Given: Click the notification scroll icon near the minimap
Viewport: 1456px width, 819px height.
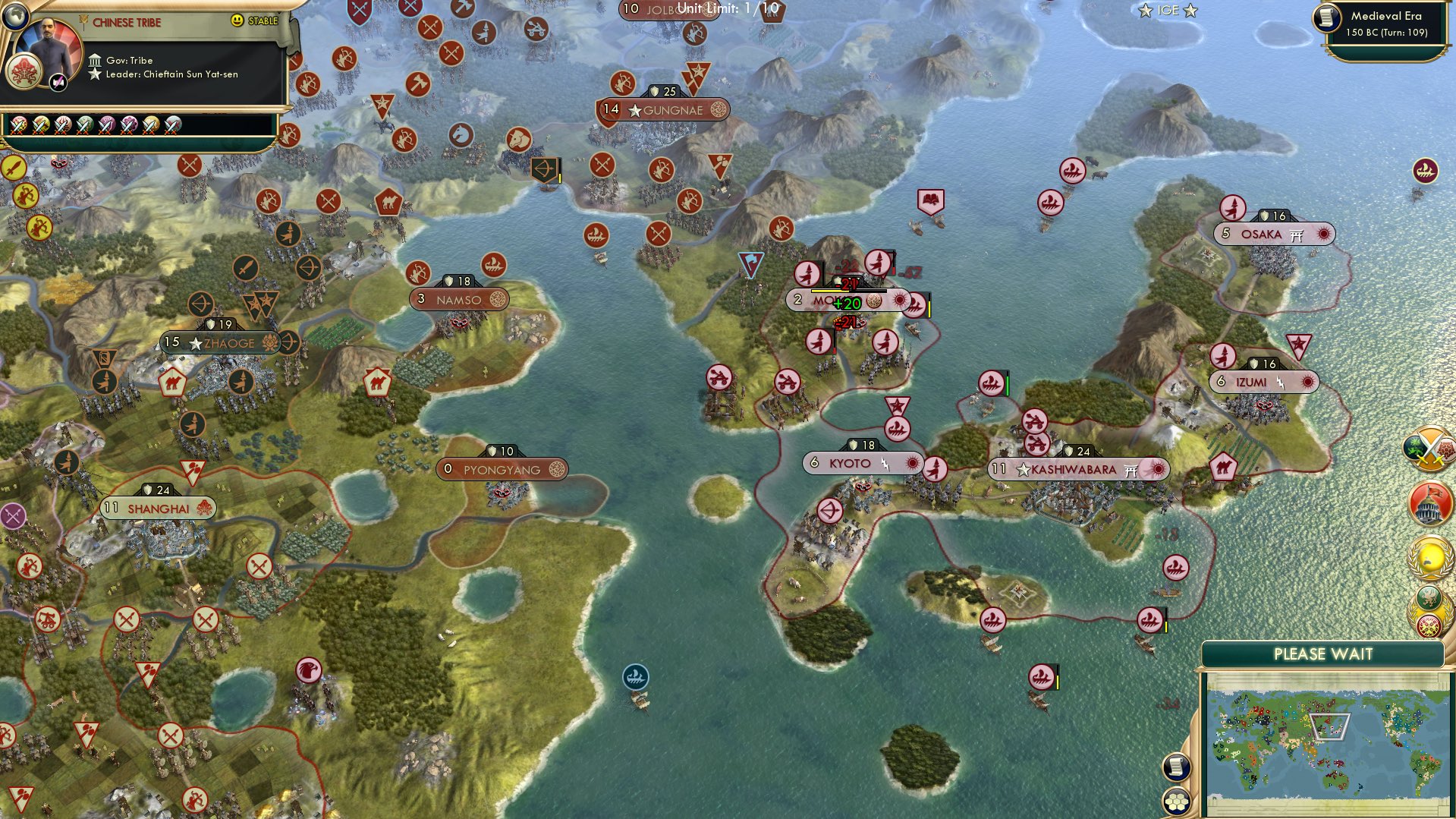Looking at the screenshot, I should tap(1176, 768).
